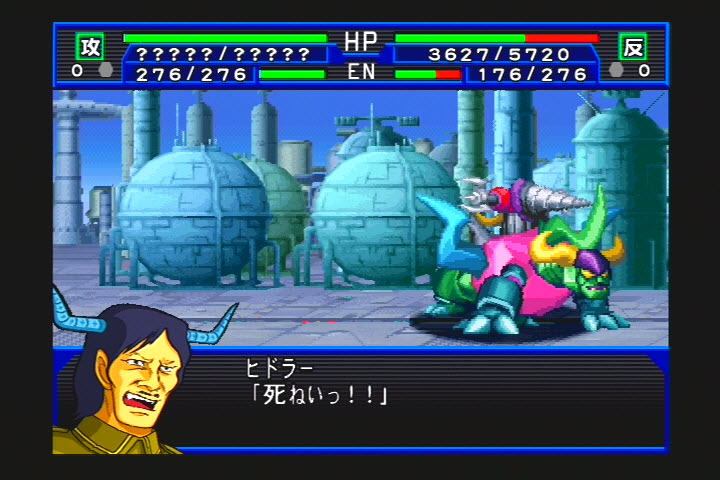Click the green 反 counterattack icon
This screenshot has height=480, width=720.
coord(632,47)
